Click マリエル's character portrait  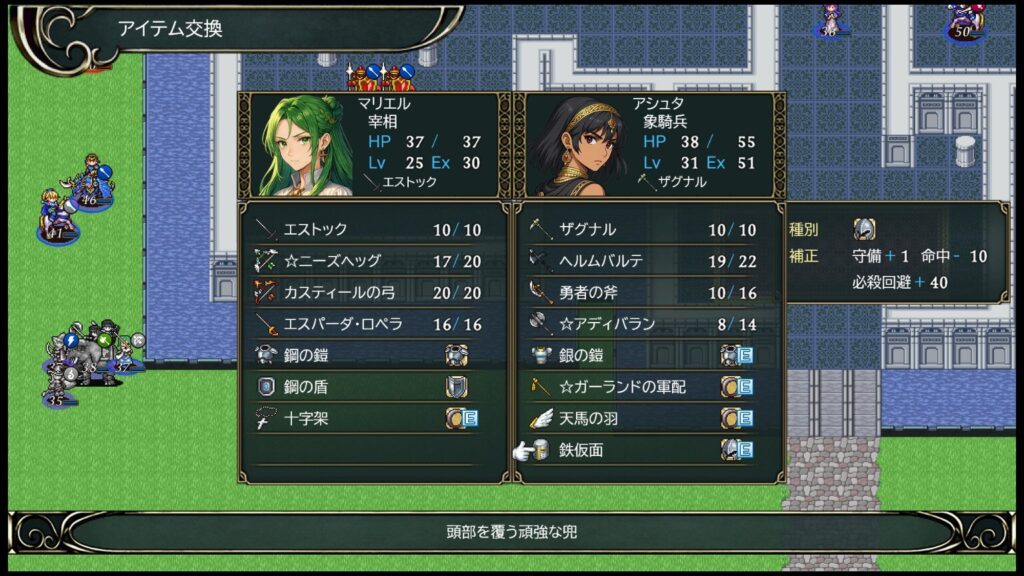coord(301,146)
